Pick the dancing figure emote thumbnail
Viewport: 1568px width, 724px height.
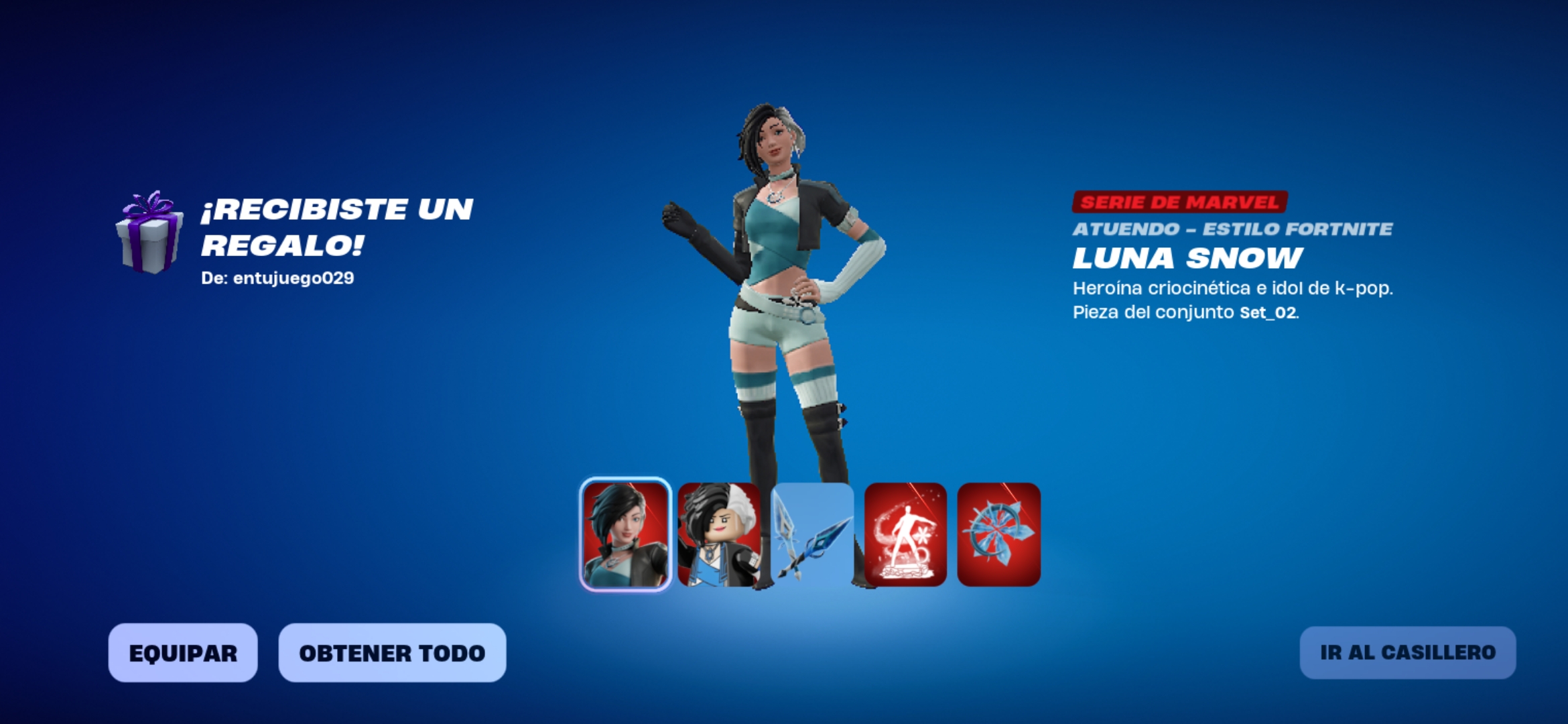[905, 534]
